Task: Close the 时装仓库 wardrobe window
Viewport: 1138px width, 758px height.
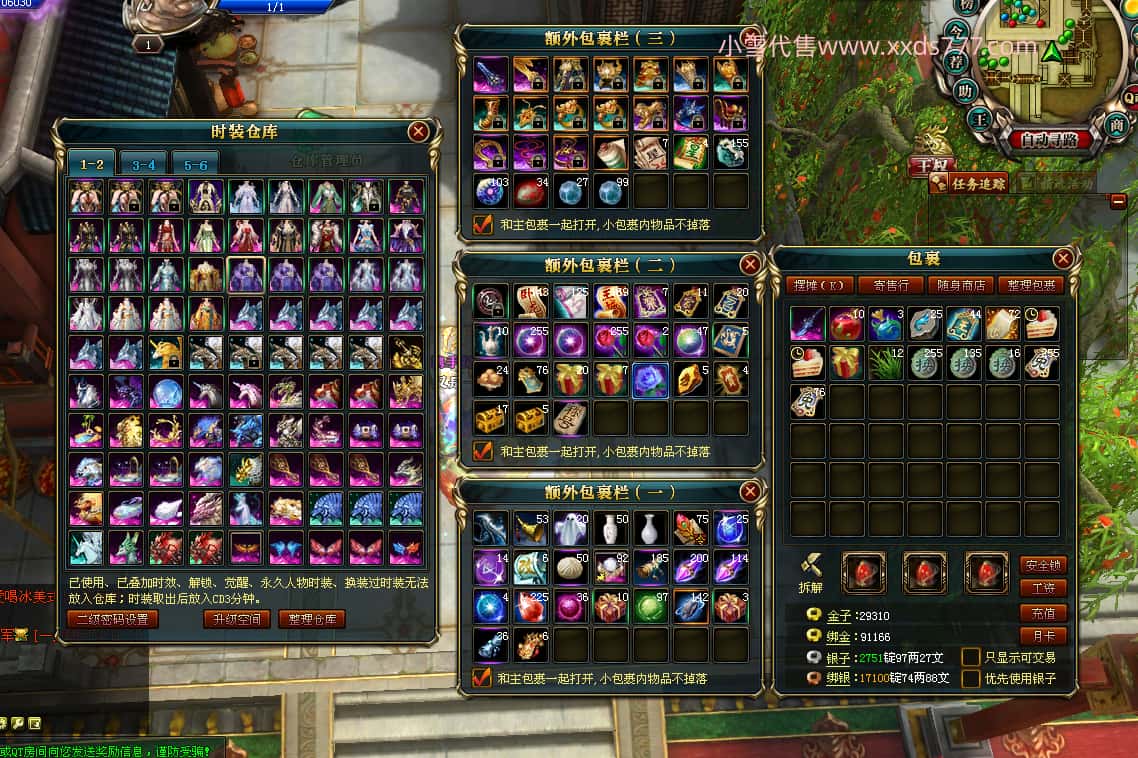Action: point(419,131)
